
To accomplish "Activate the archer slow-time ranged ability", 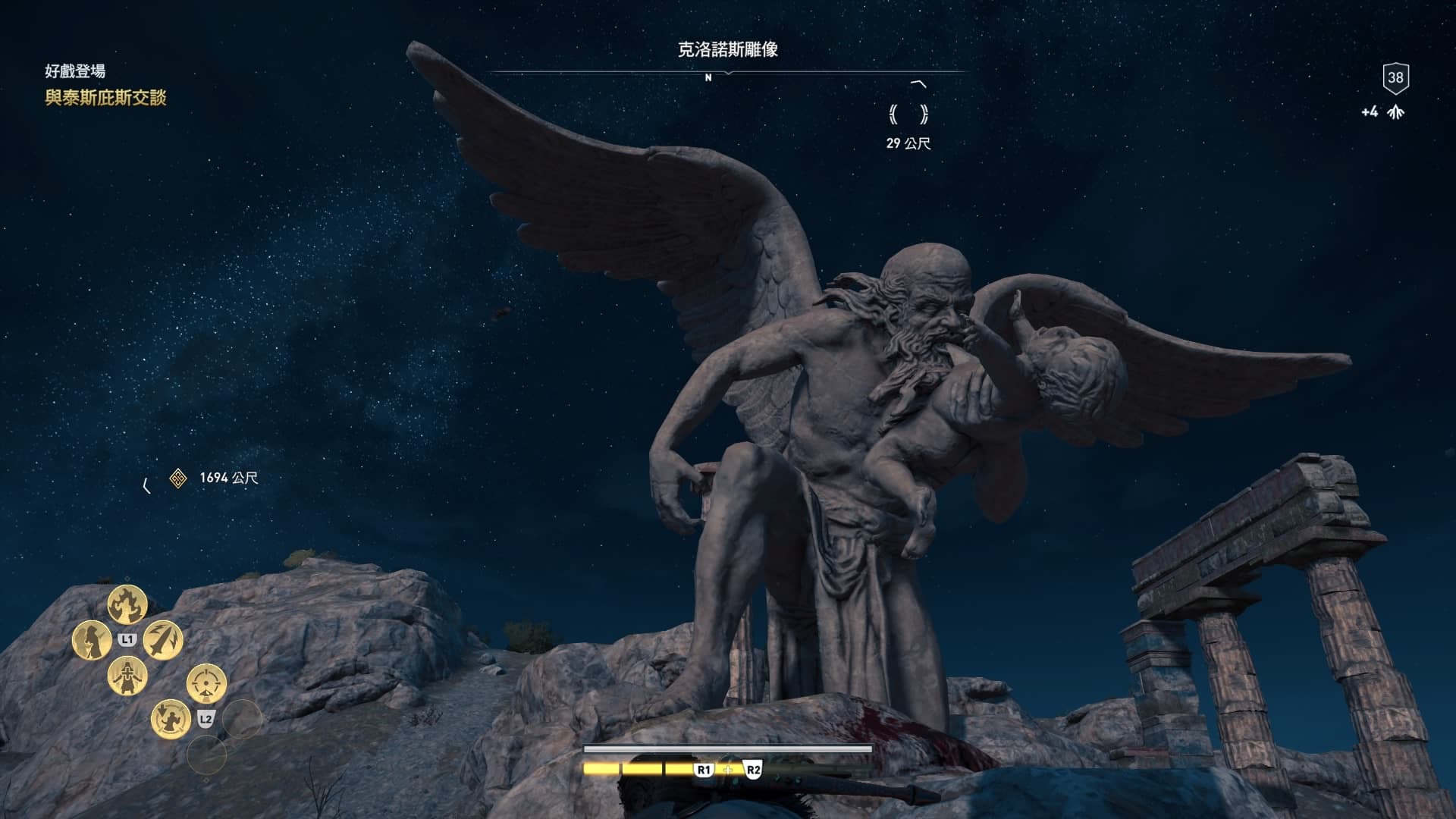I will [x=170, y=718].
